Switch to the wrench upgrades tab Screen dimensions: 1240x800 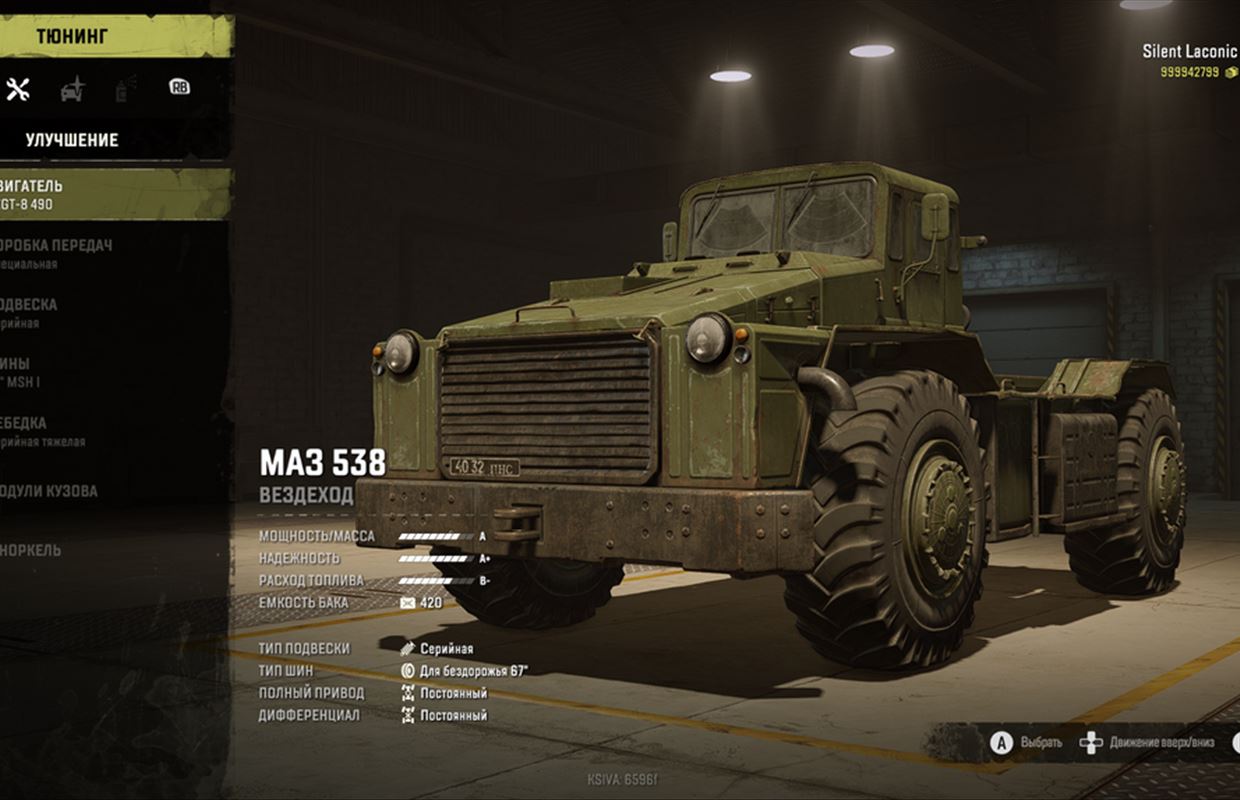coord(18,89)
